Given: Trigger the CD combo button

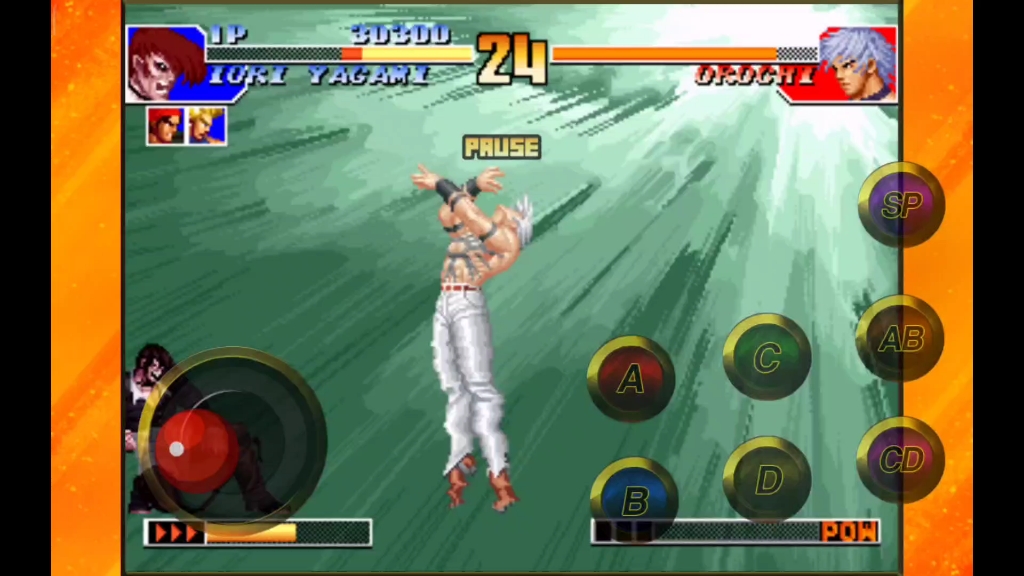Looking at the screenshot, I should tap(900, 460).
